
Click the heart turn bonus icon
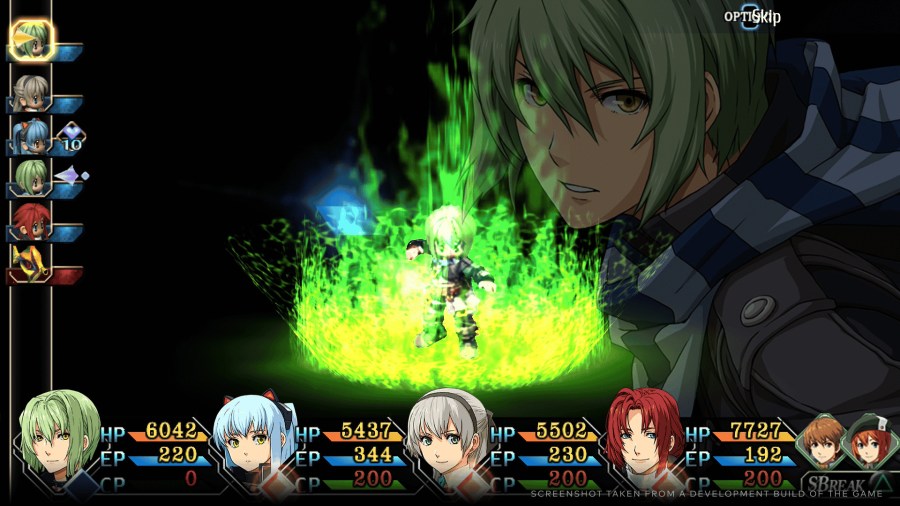click(70, 135)
